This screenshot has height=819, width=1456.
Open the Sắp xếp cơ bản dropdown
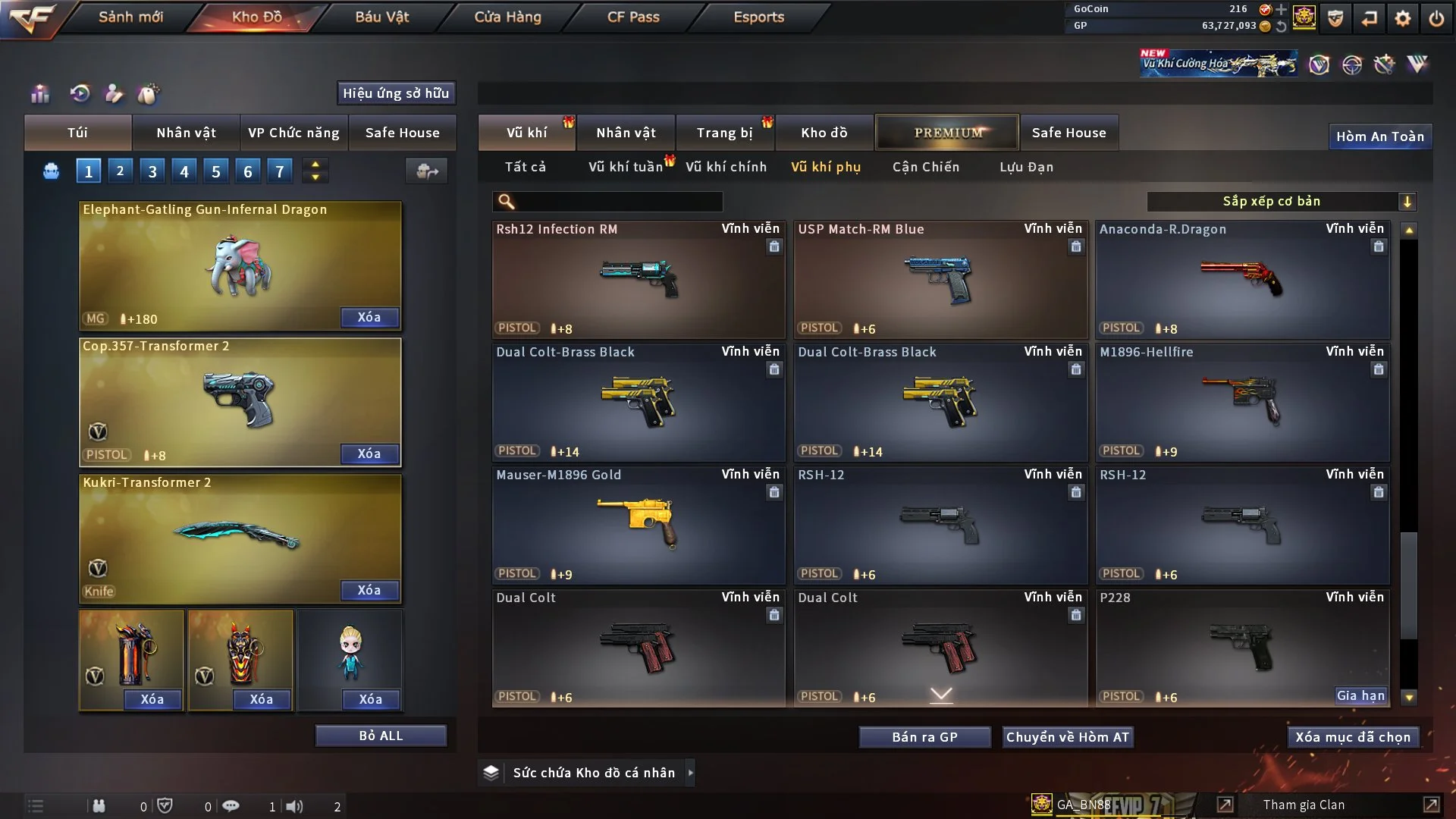pos(1281,201)
